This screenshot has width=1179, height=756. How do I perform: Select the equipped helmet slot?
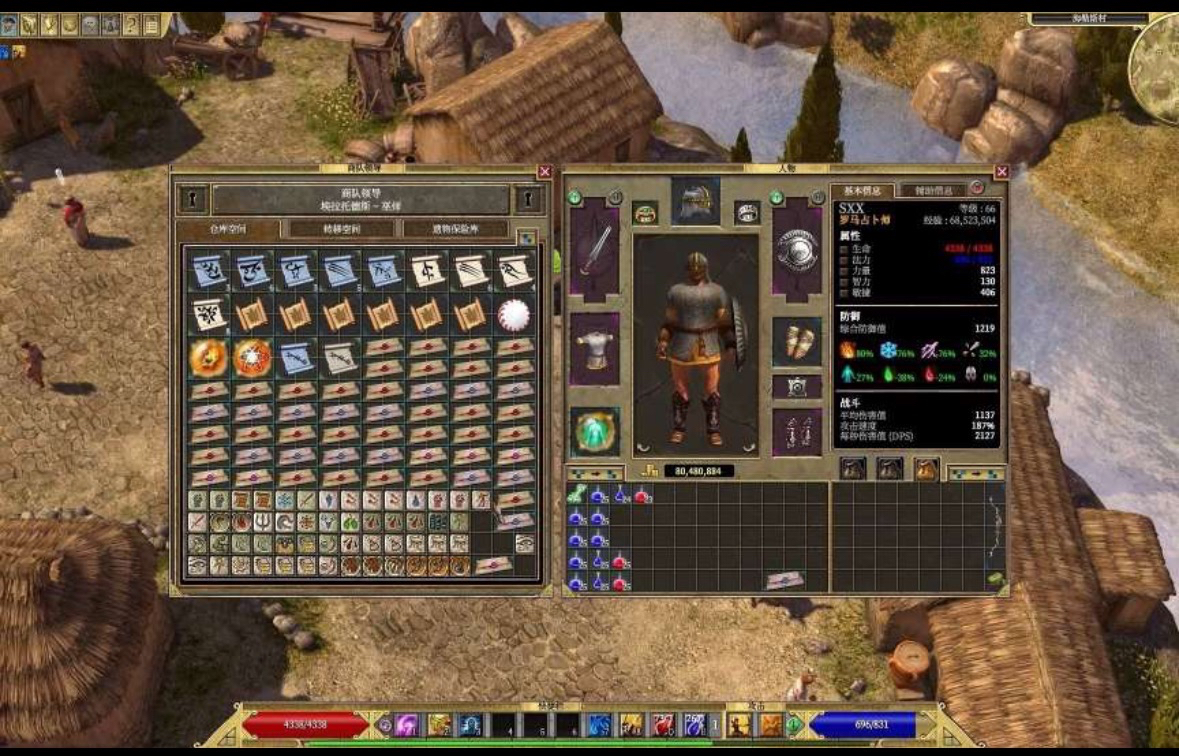pyautogui.click(x=695, y=201)
